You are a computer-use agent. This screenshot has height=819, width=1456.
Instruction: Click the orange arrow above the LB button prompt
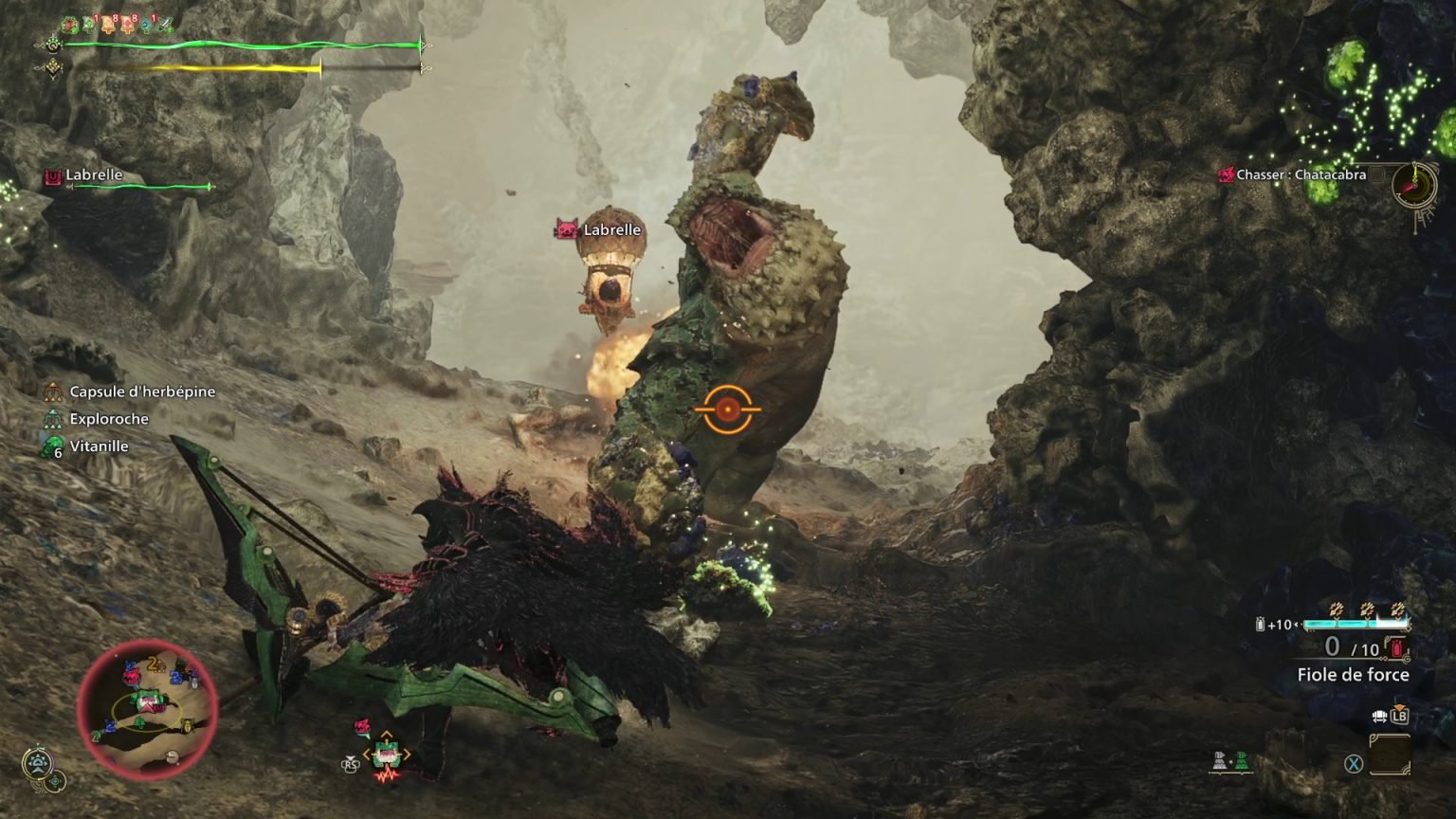pos(1399,706)
